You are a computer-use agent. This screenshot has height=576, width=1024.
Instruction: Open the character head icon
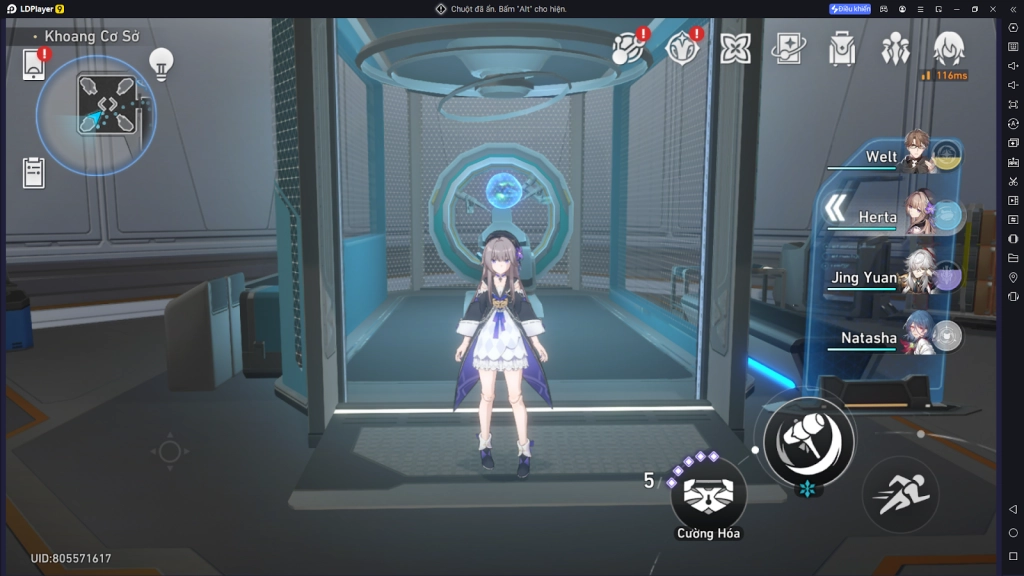coord(948,48)
